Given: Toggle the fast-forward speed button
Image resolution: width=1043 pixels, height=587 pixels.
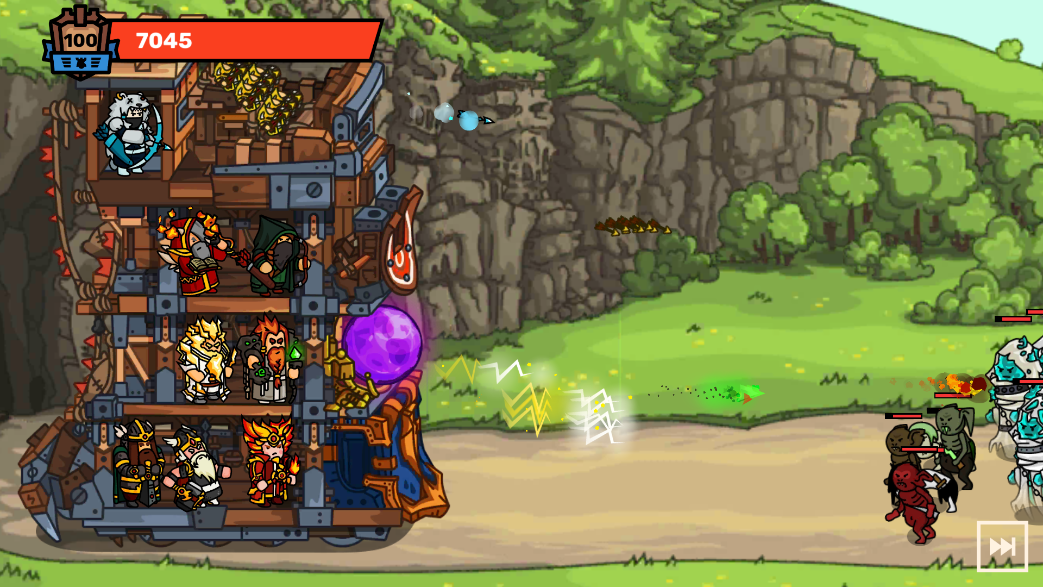Looking at the screenshot, I should [1002, 546].
